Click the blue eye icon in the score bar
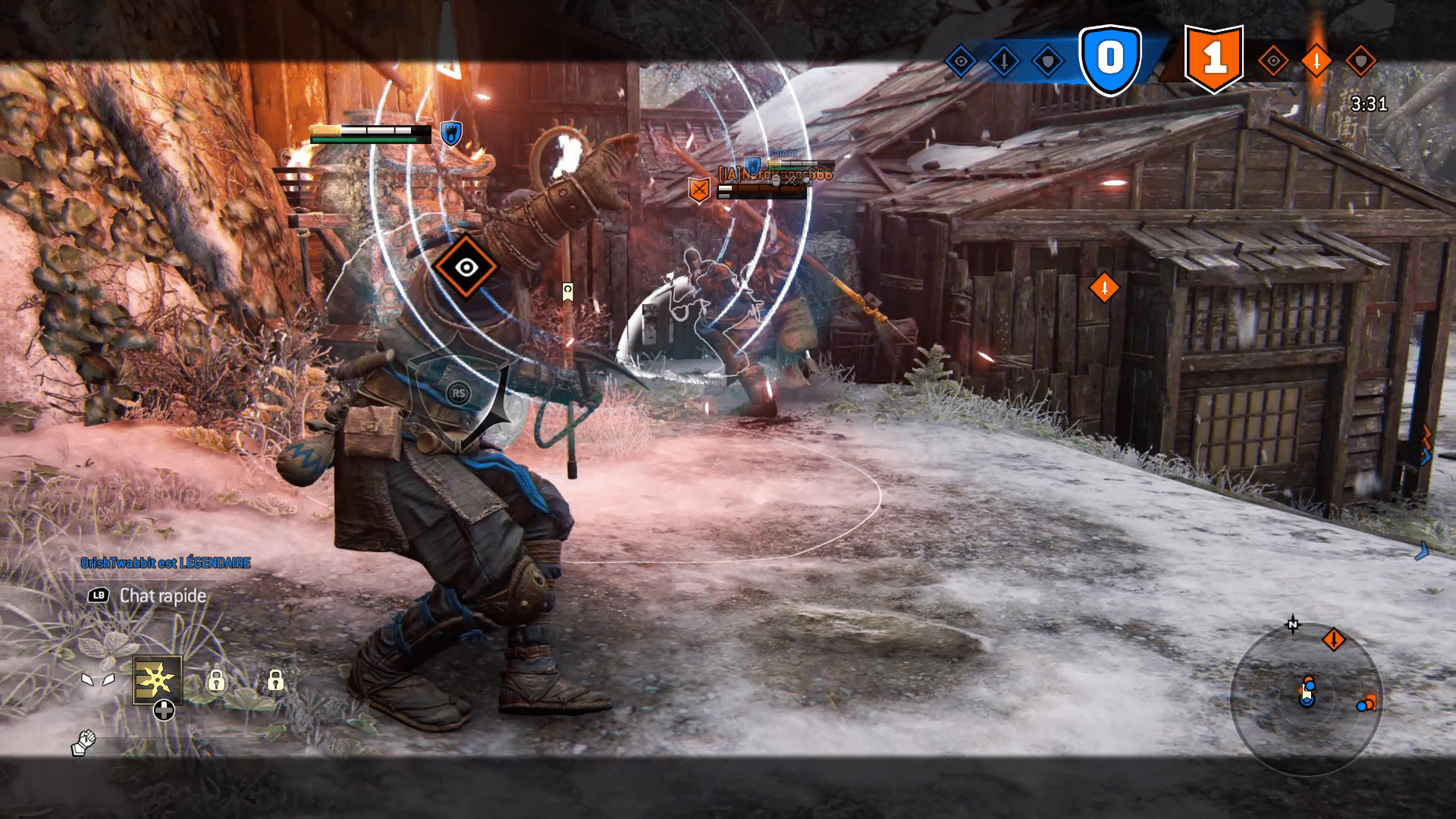 [961, 61]
